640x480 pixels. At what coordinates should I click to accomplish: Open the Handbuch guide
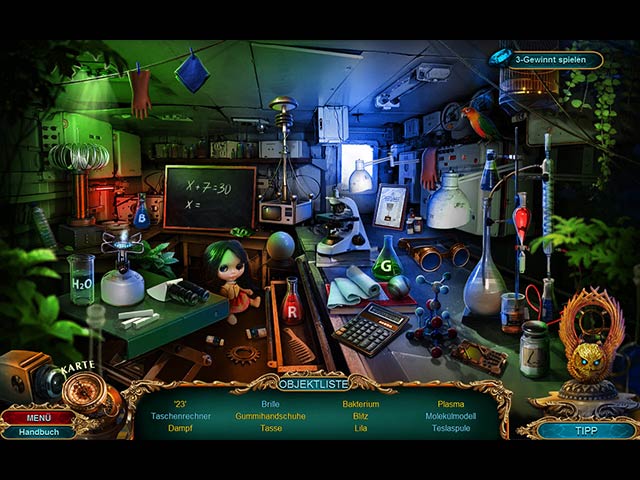pyautogui.click(x=38, y=432)
